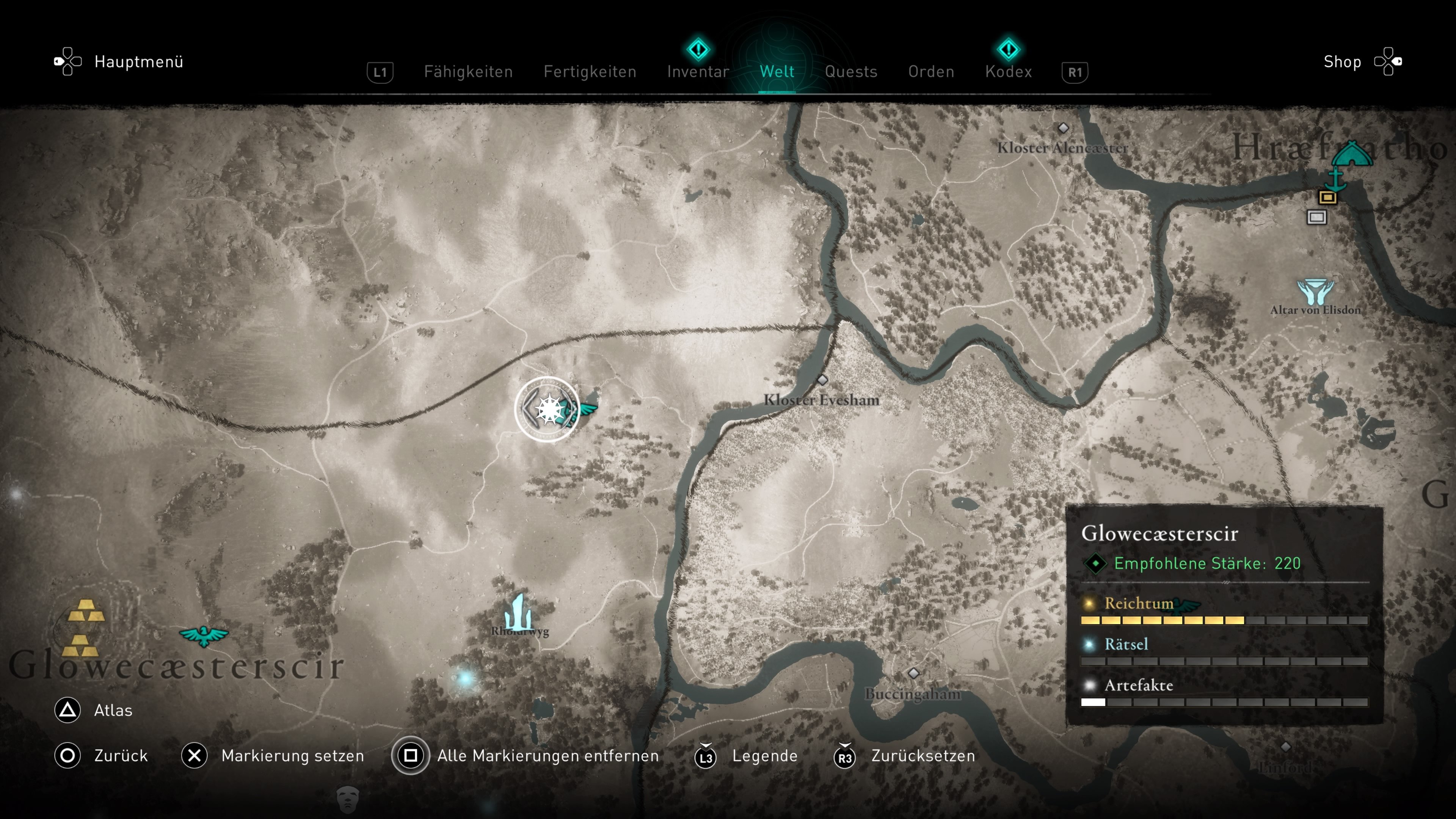
Task: Click the anchor harbor marker
Action: pos(1335,180)
